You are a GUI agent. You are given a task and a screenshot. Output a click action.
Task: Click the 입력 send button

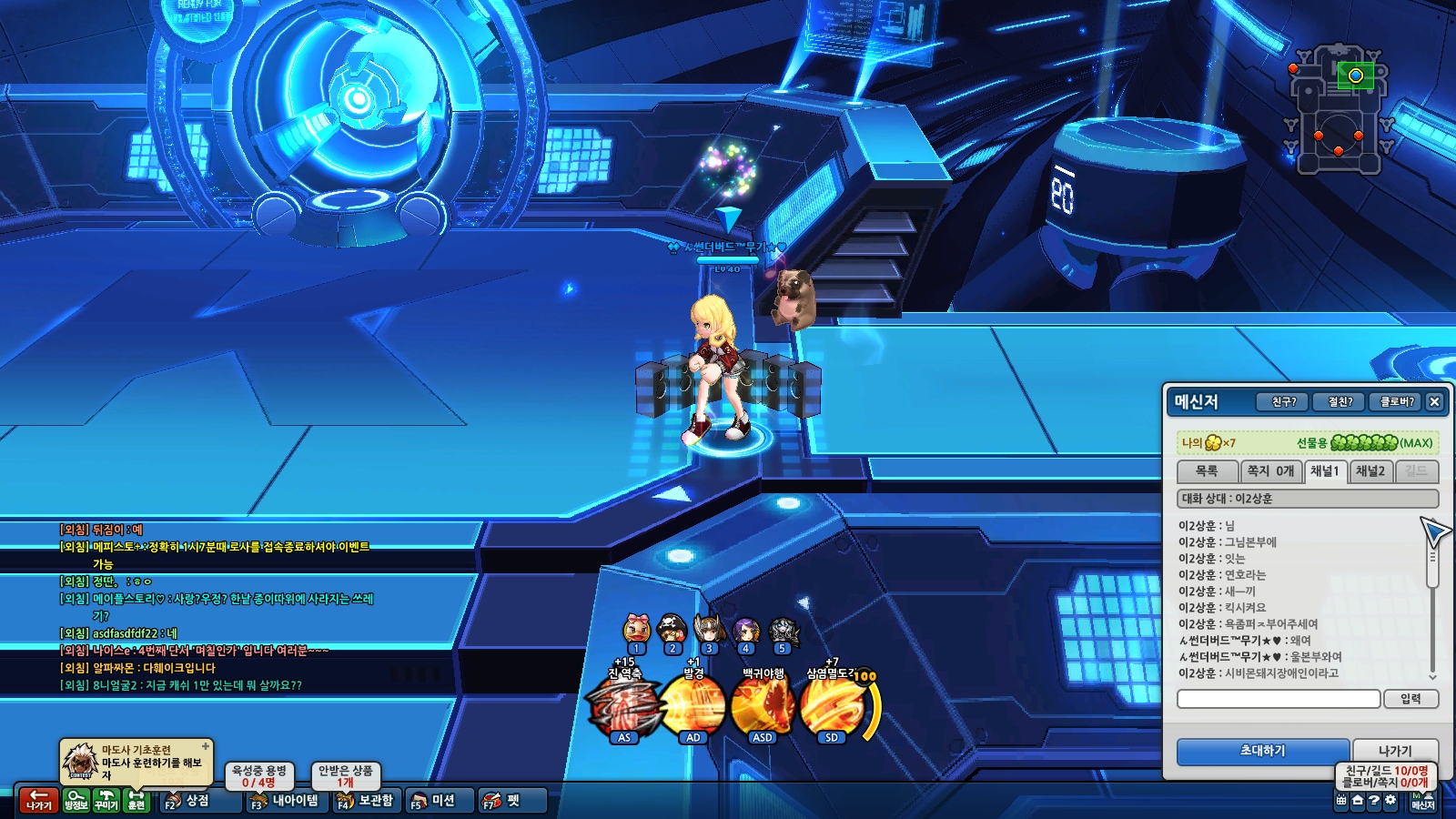tap(1410, 699)
